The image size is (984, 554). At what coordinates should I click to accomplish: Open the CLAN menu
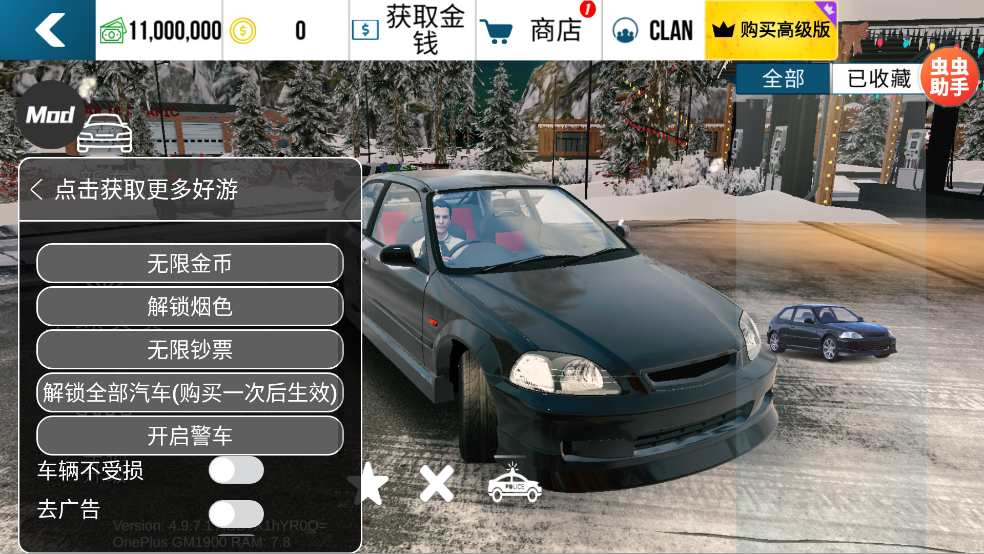coord(654,30)
